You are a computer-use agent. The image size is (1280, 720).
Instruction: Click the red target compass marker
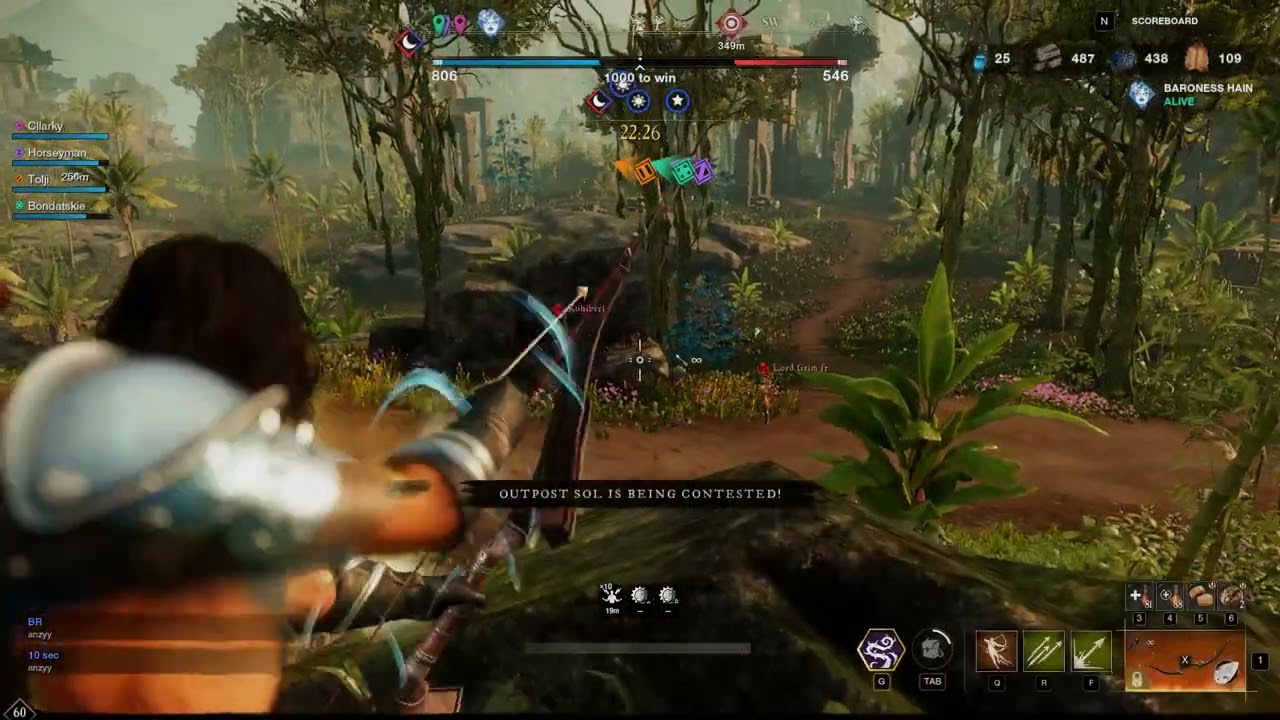pos(731,23)
